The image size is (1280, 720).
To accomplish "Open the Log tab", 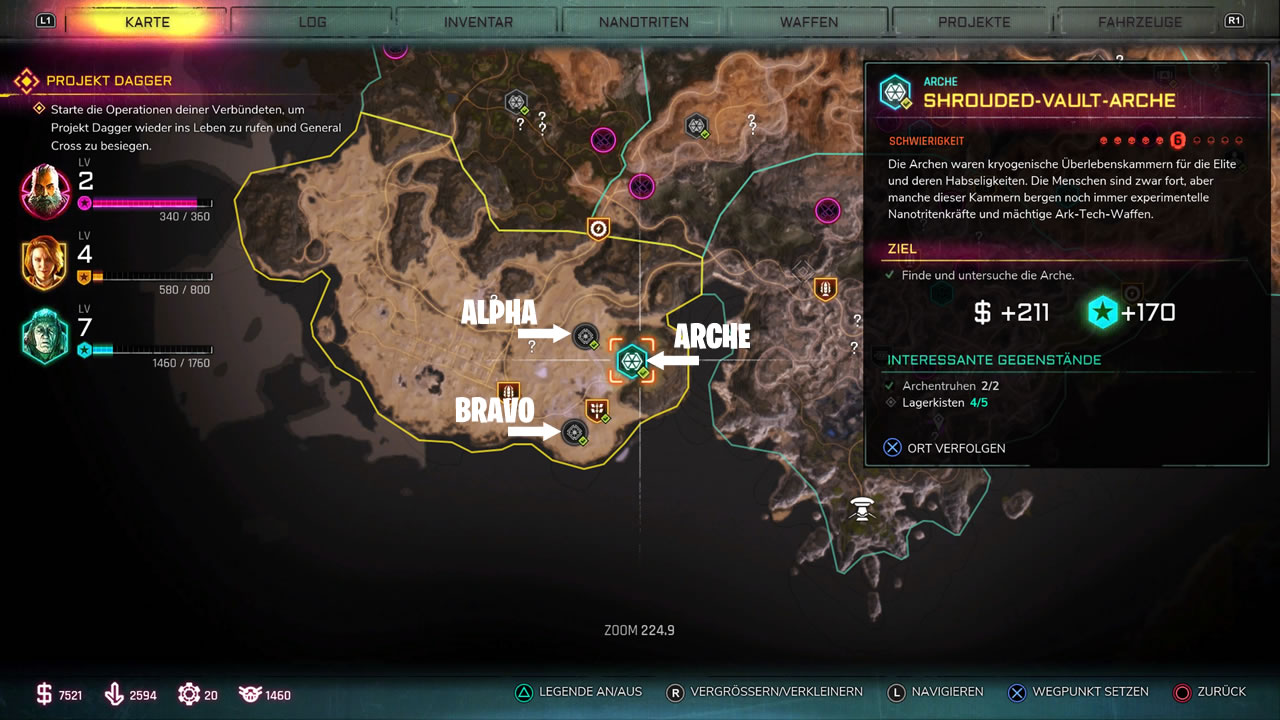I will [x=312, y=22].
